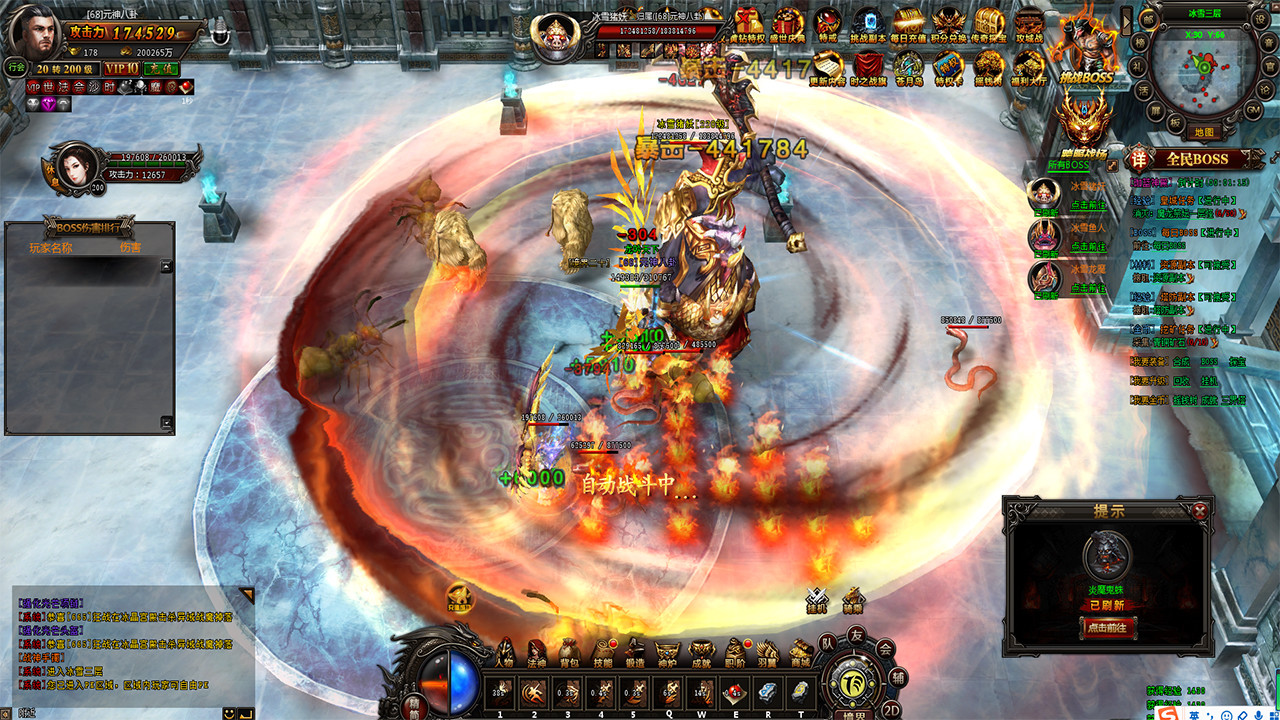Expand the 所有BOSS list arrow
The width and height of the screenshot is (1280, 720).
pos(1111,166)
